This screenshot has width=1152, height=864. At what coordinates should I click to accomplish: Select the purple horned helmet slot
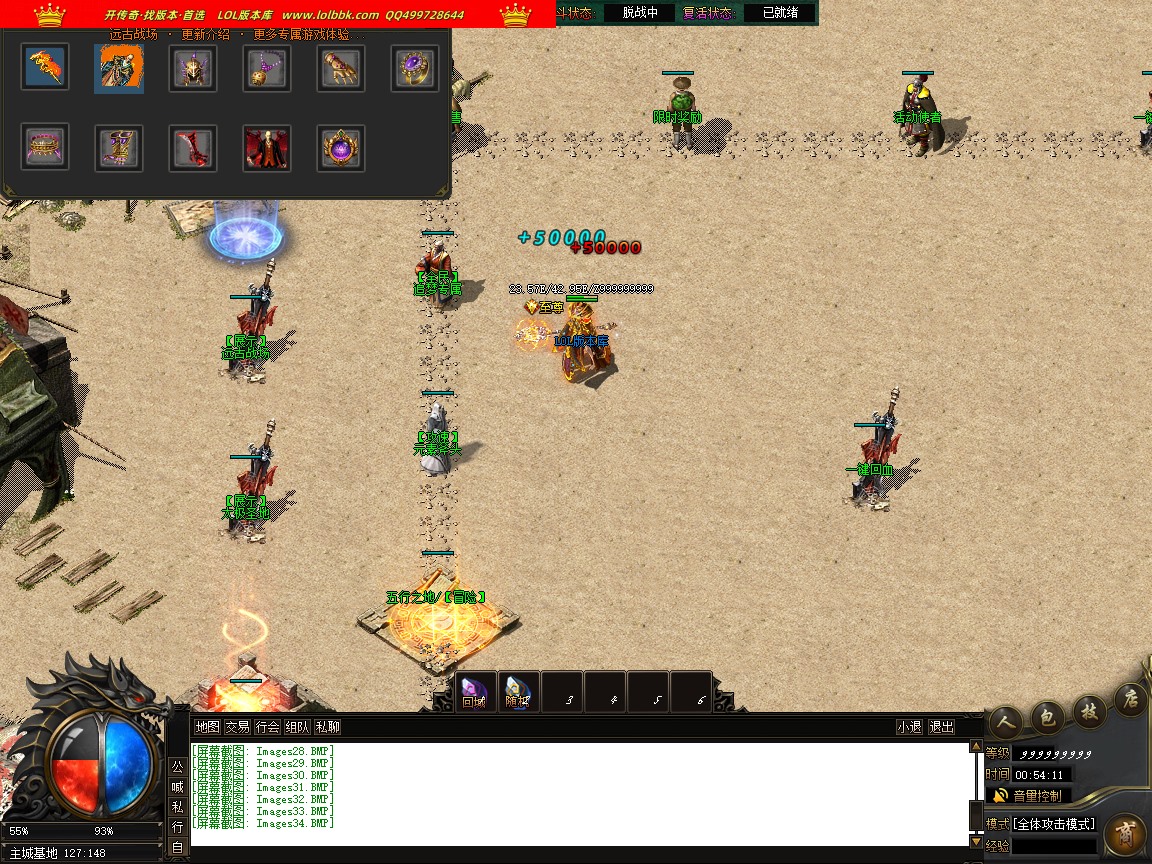tap(193, 68)
